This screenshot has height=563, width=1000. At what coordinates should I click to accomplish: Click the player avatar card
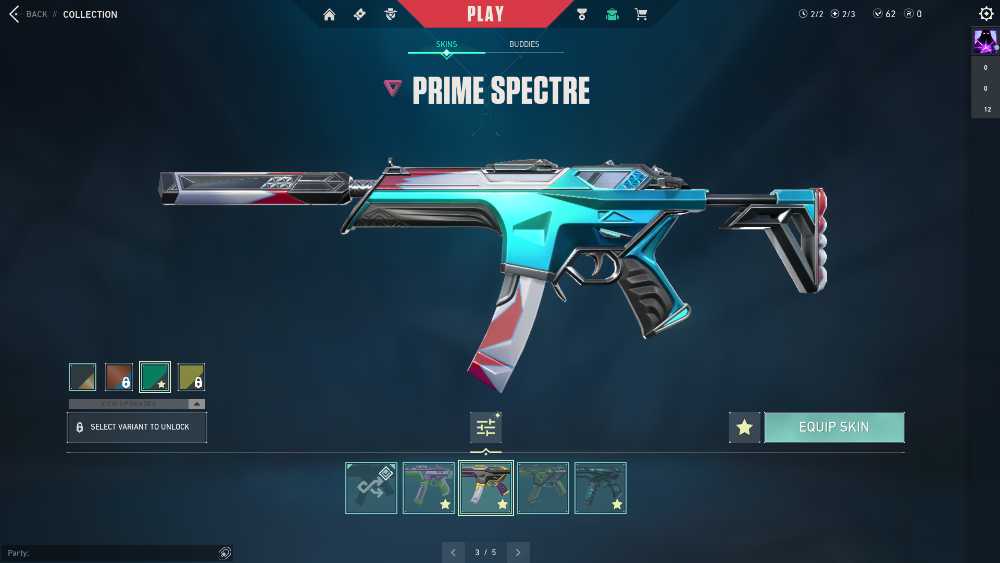click(x=985, y=42)
